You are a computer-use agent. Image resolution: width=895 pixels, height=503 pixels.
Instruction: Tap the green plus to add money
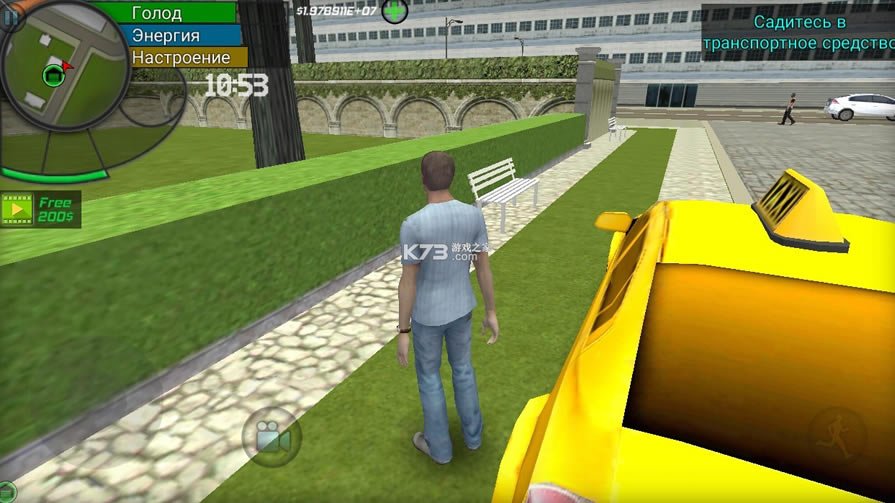point(396,11)
